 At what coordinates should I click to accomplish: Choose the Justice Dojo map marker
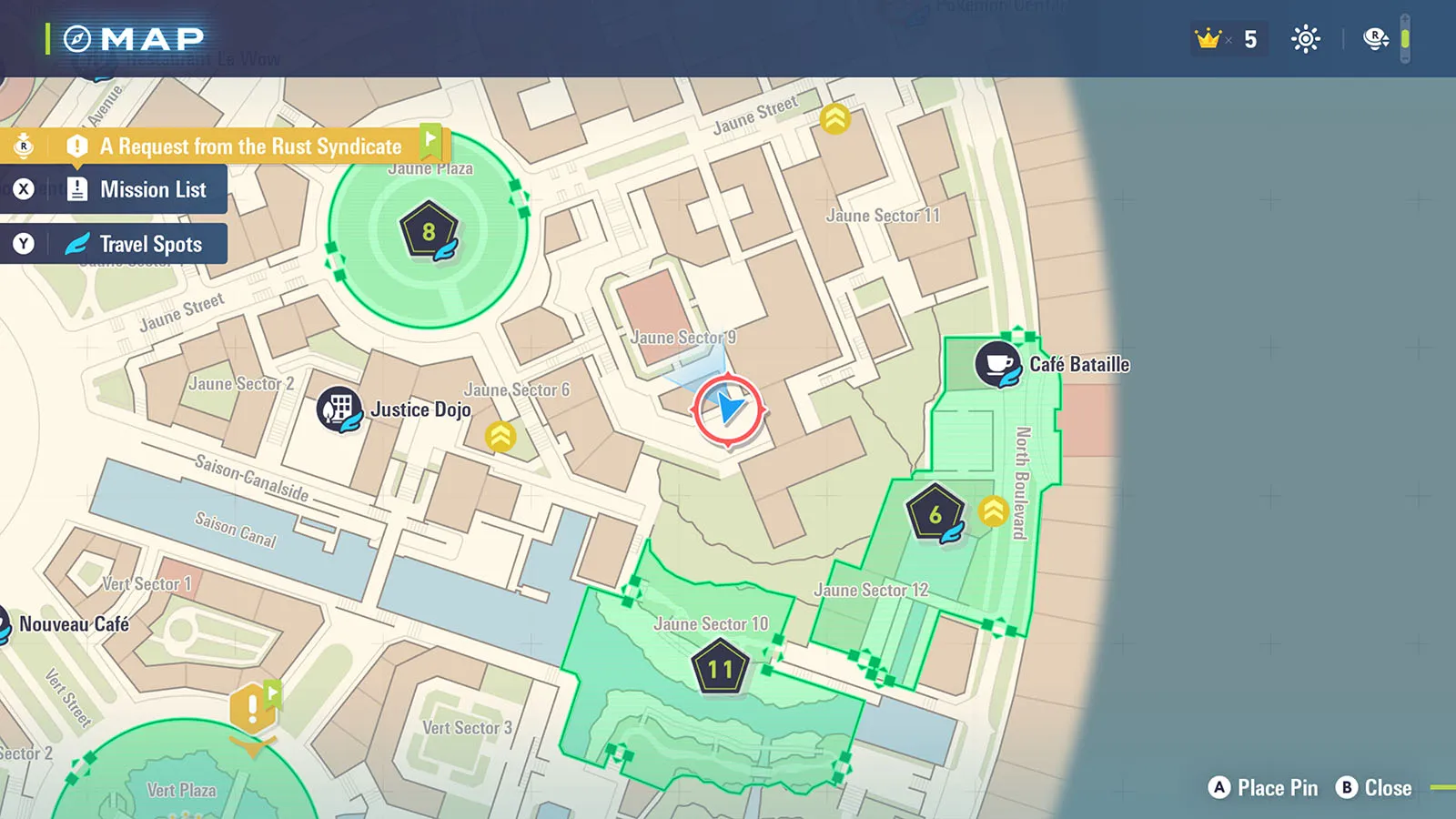pos(339,409)
